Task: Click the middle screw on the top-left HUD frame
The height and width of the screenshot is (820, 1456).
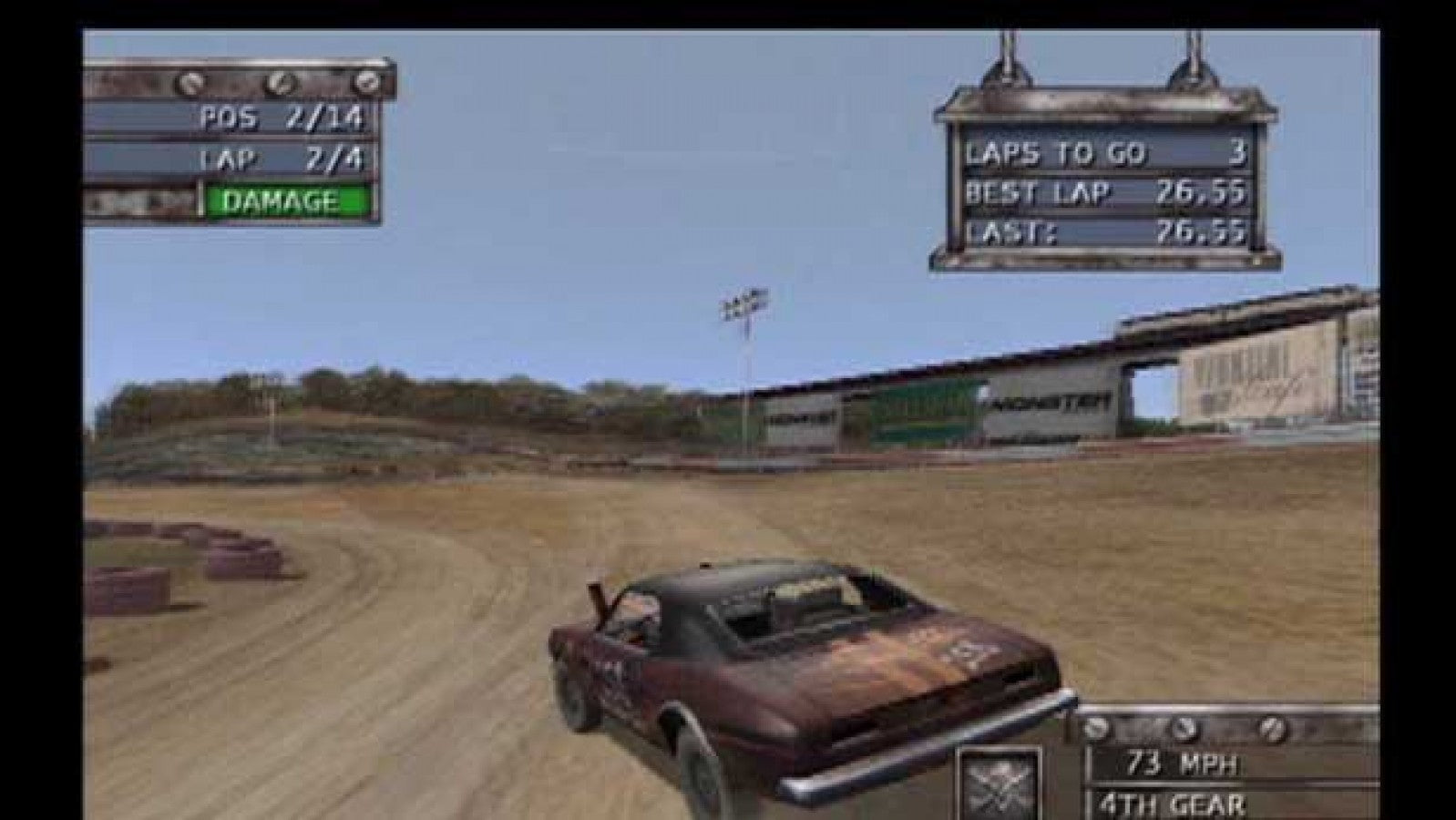Action: point(281,85)
